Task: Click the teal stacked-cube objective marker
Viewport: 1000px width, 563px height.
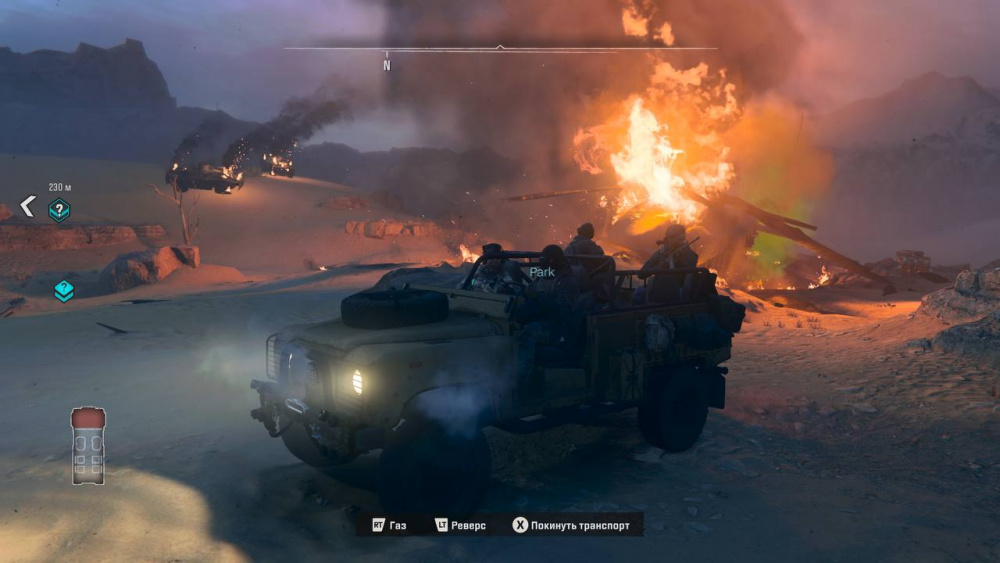Action: pyautogui.click(x=64, y=290)
